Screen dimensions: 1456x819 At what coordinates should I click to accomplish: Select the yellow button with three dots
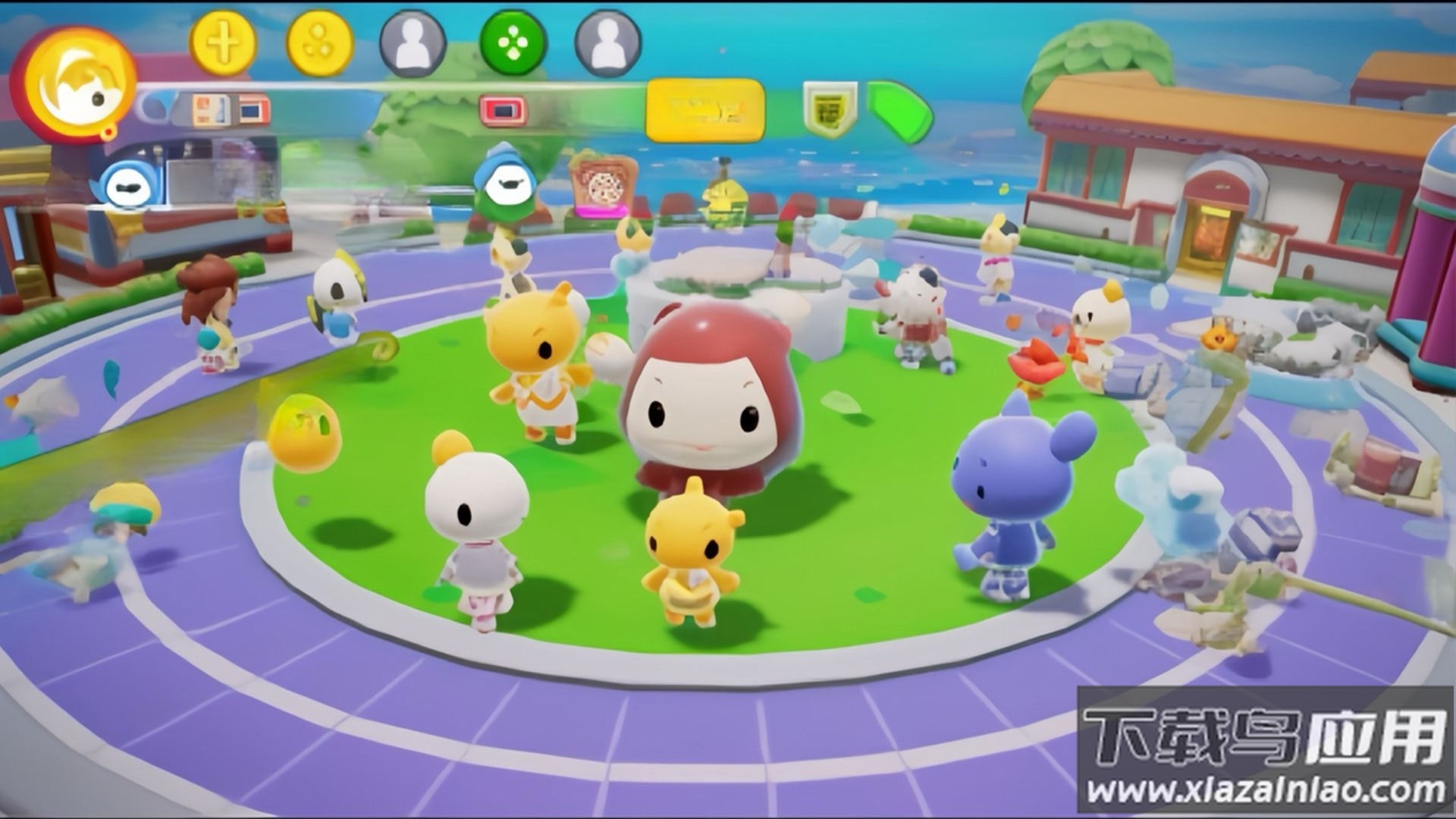tap(319, 43)
